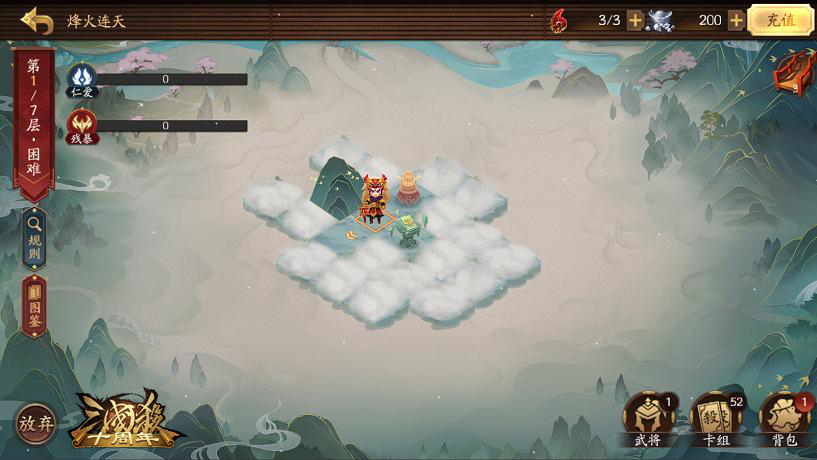817x460 pixels.
Task: Click the 放弃 abandon button
Action: (36, 424)
